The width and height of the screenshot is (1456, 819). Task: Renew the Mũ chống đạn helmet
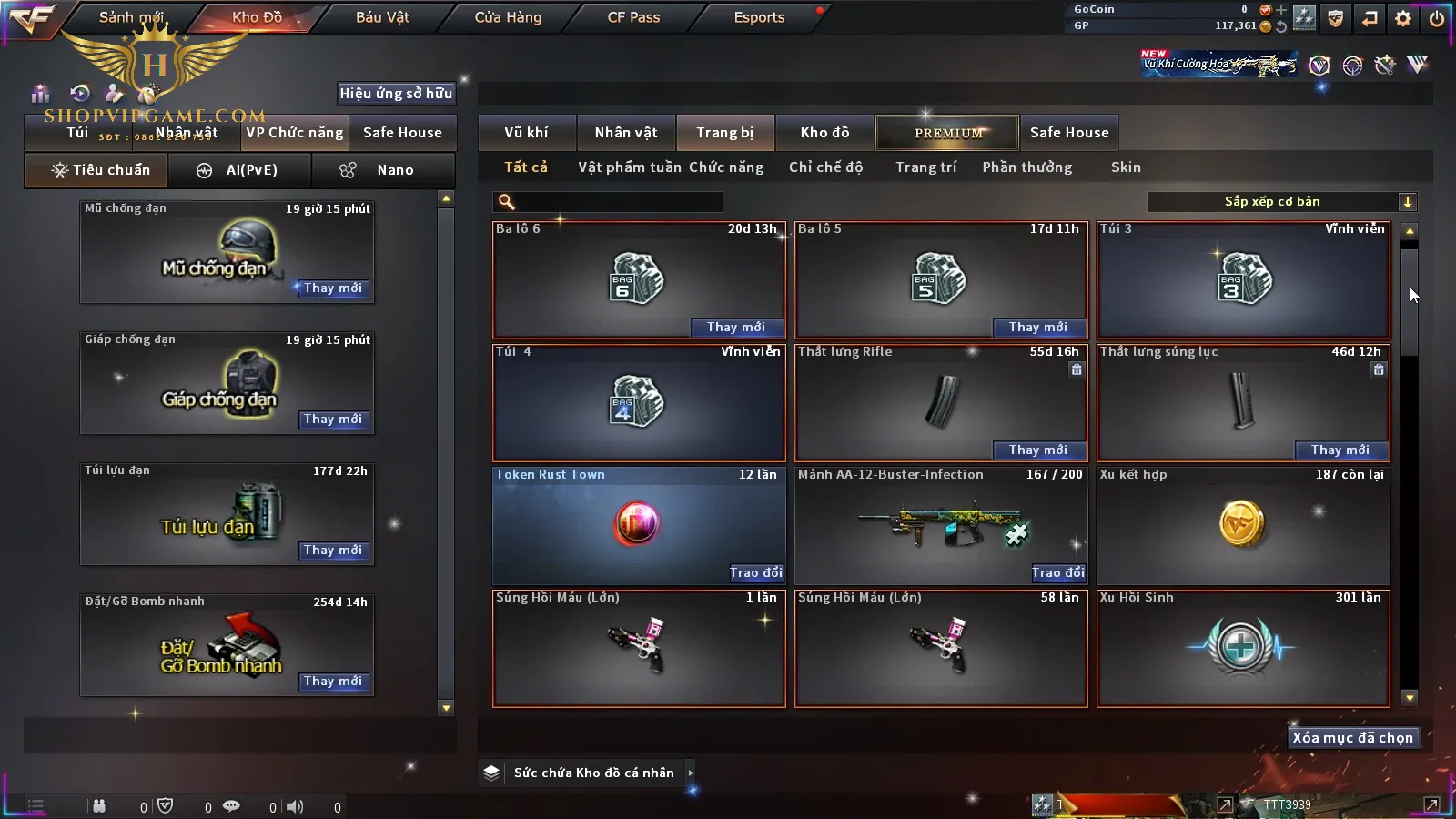pyautogui.click(x=333, y=288)
